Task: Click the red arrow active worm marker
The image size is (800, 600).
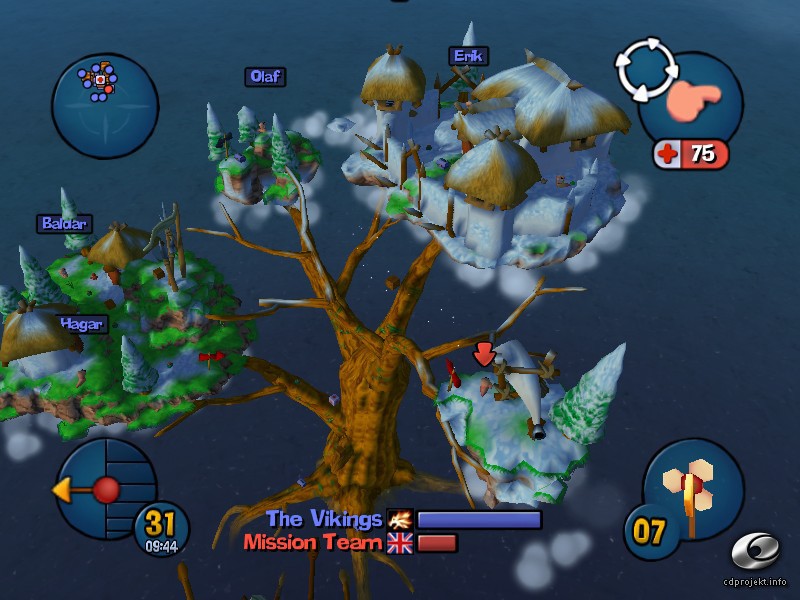Action: point(484,354)
